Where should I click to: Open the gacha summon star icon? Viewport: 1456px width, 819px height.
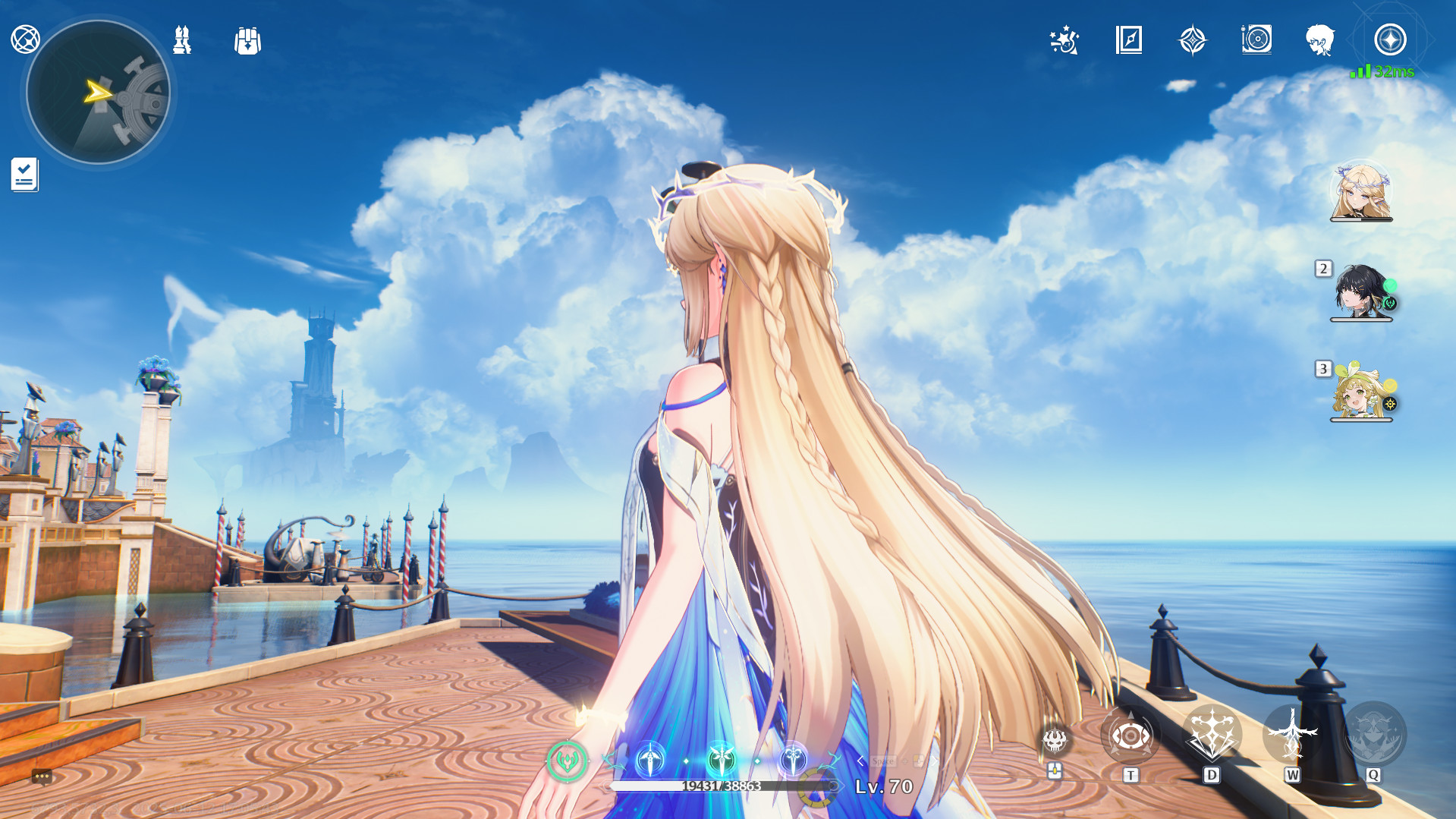tap(1193, 42)
